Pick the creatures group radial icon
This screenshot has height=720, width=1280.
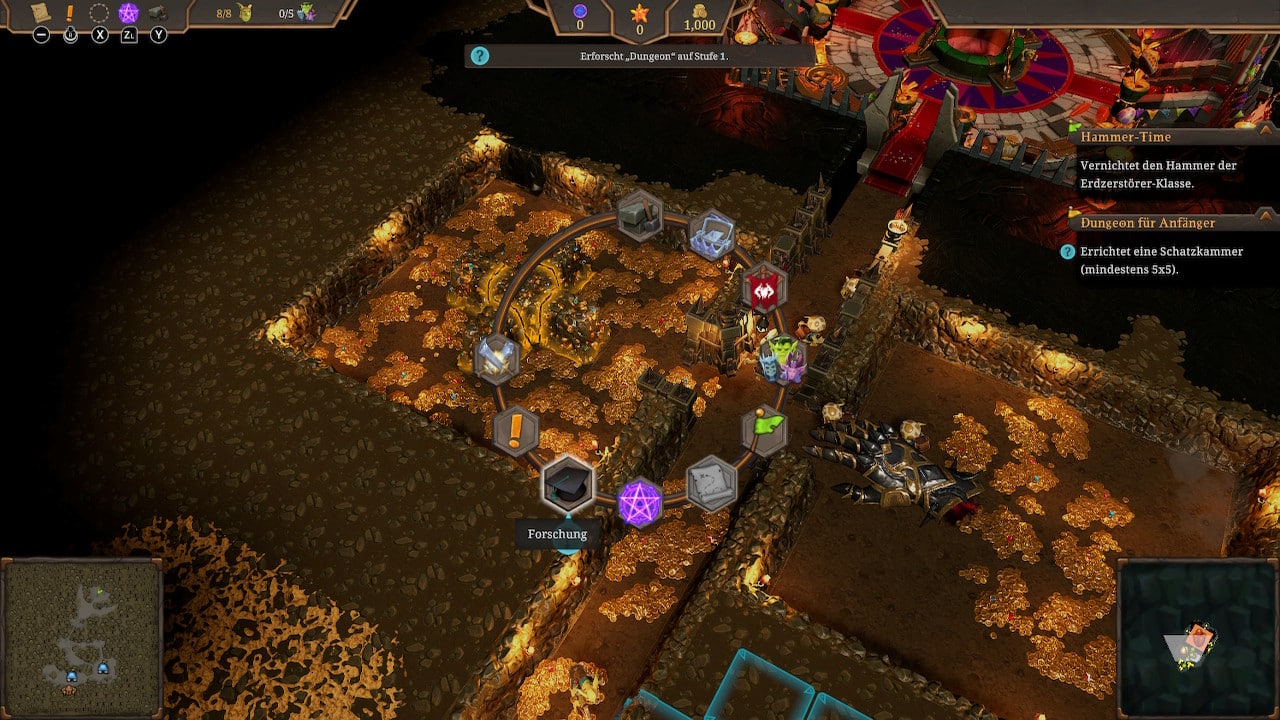click(783, 359)
